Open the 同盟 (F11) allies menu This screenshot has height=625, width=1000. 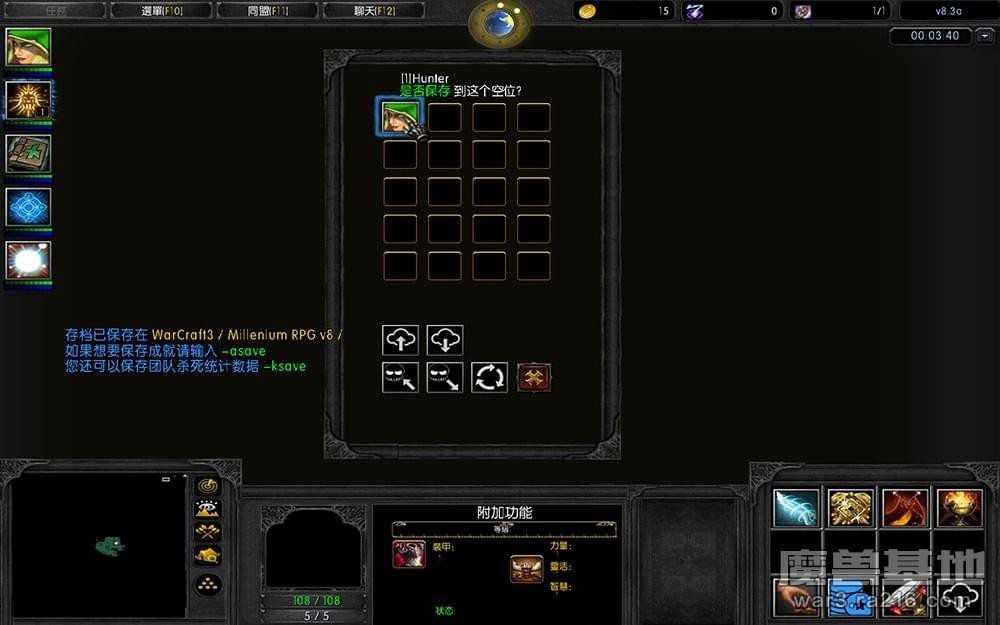click(267, 11)
